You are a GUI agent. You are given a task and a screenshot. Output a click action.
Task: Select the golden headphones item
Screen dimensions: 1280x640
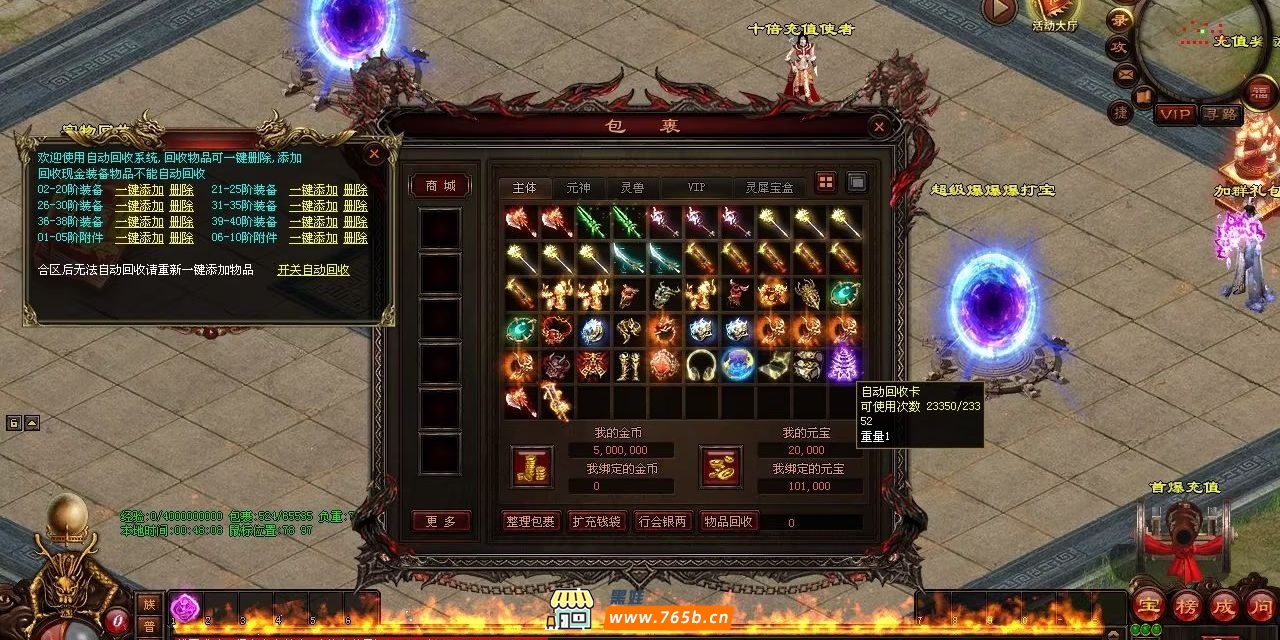[x=699, y=363]
